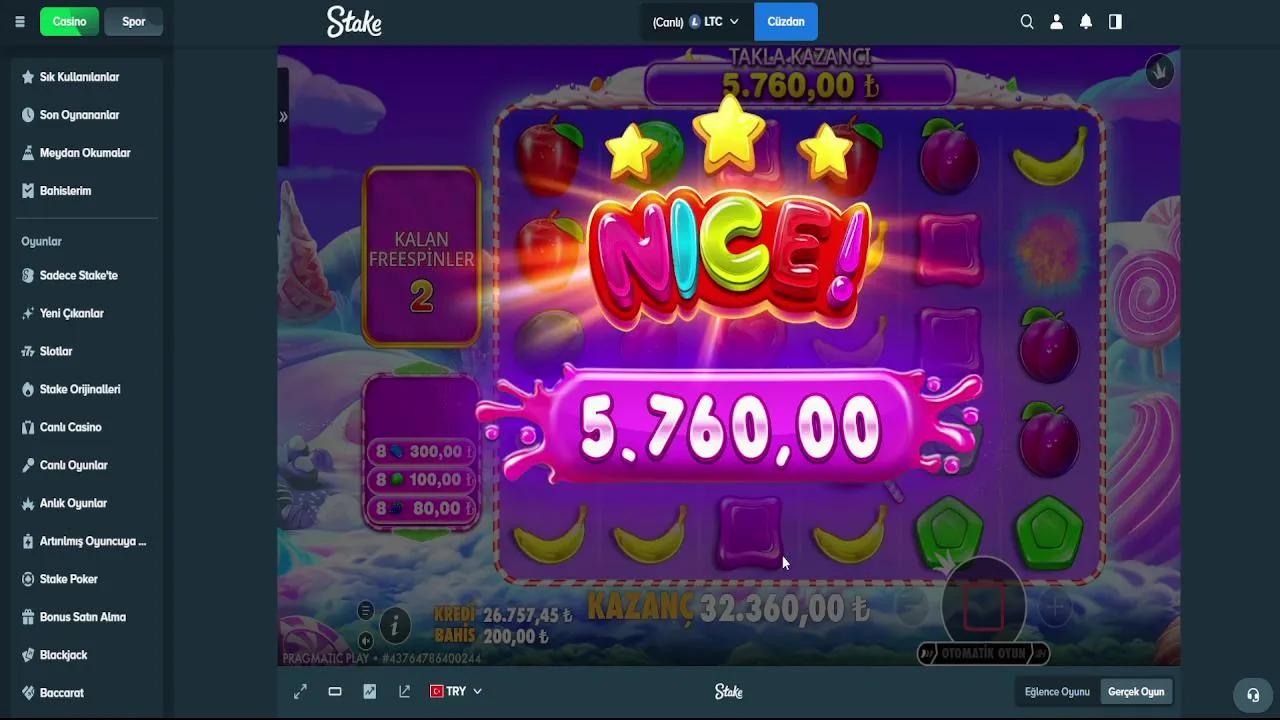Viewport: 1280px width, 720px height.
Task: Click the Stake logo at the top
Action: click(x=354, y=21)
